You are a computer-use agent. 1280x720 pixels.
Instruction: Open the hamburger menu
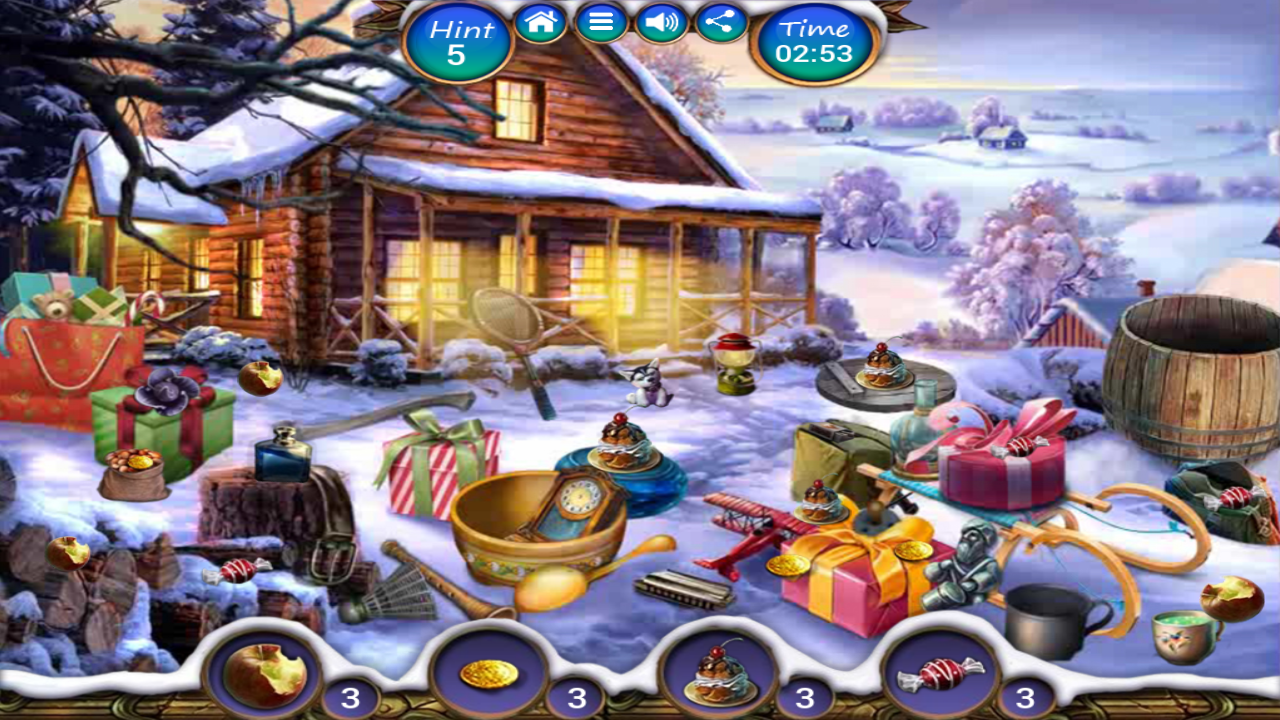pyautogui.click(x=601, y=22)
